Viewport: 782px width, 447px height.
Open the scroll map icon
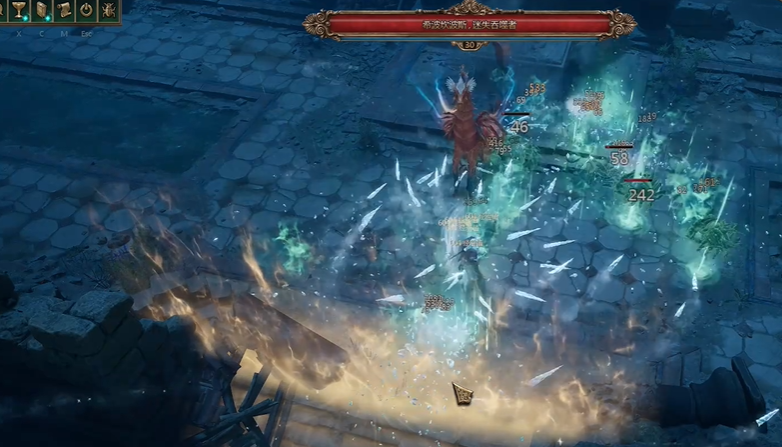click(64, 11)
